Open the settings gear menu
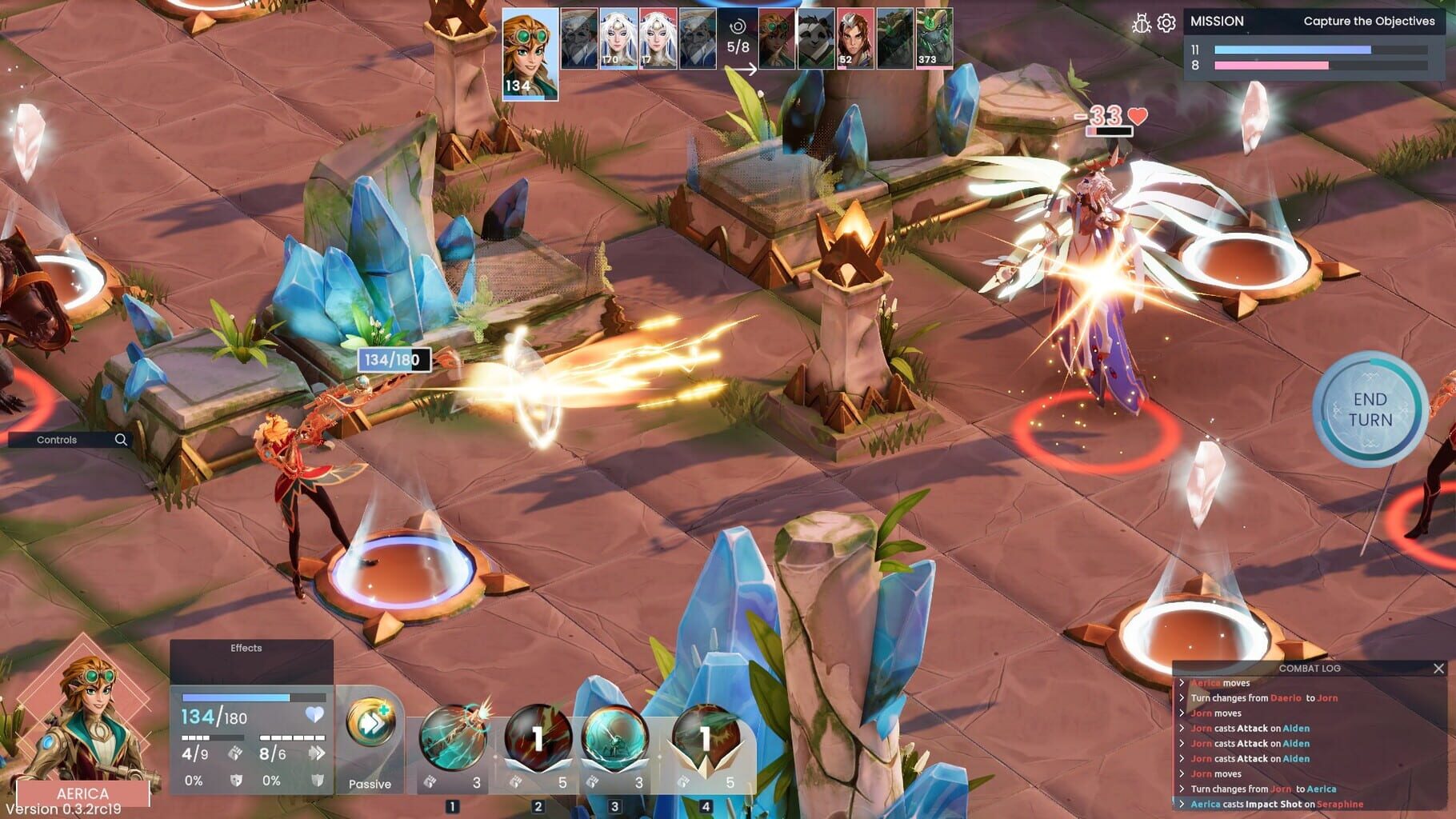 point(1166,22)
